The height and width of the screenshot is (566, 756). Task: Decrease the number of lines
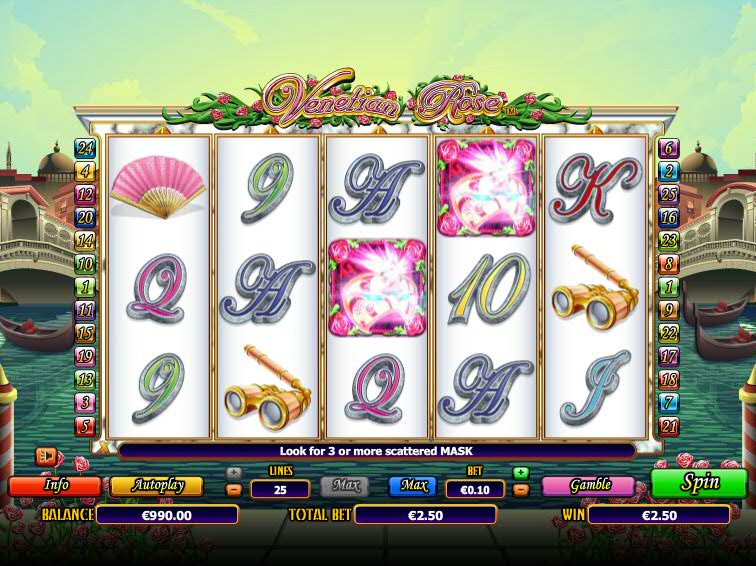click(x=234, y=490)
